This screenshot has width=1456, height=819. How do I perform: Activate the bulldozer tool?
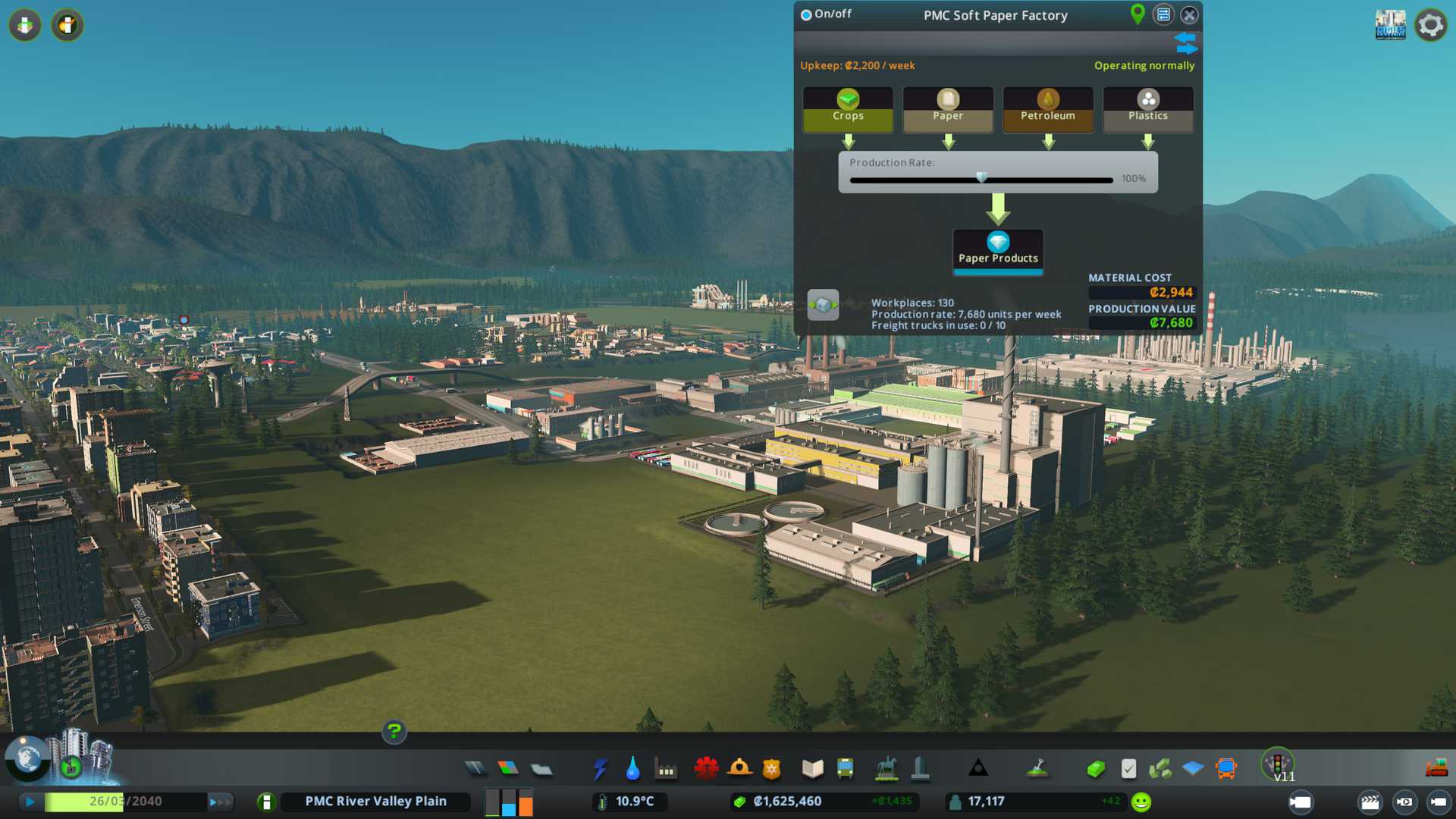pyautogui.click(x=1436, y=769)
